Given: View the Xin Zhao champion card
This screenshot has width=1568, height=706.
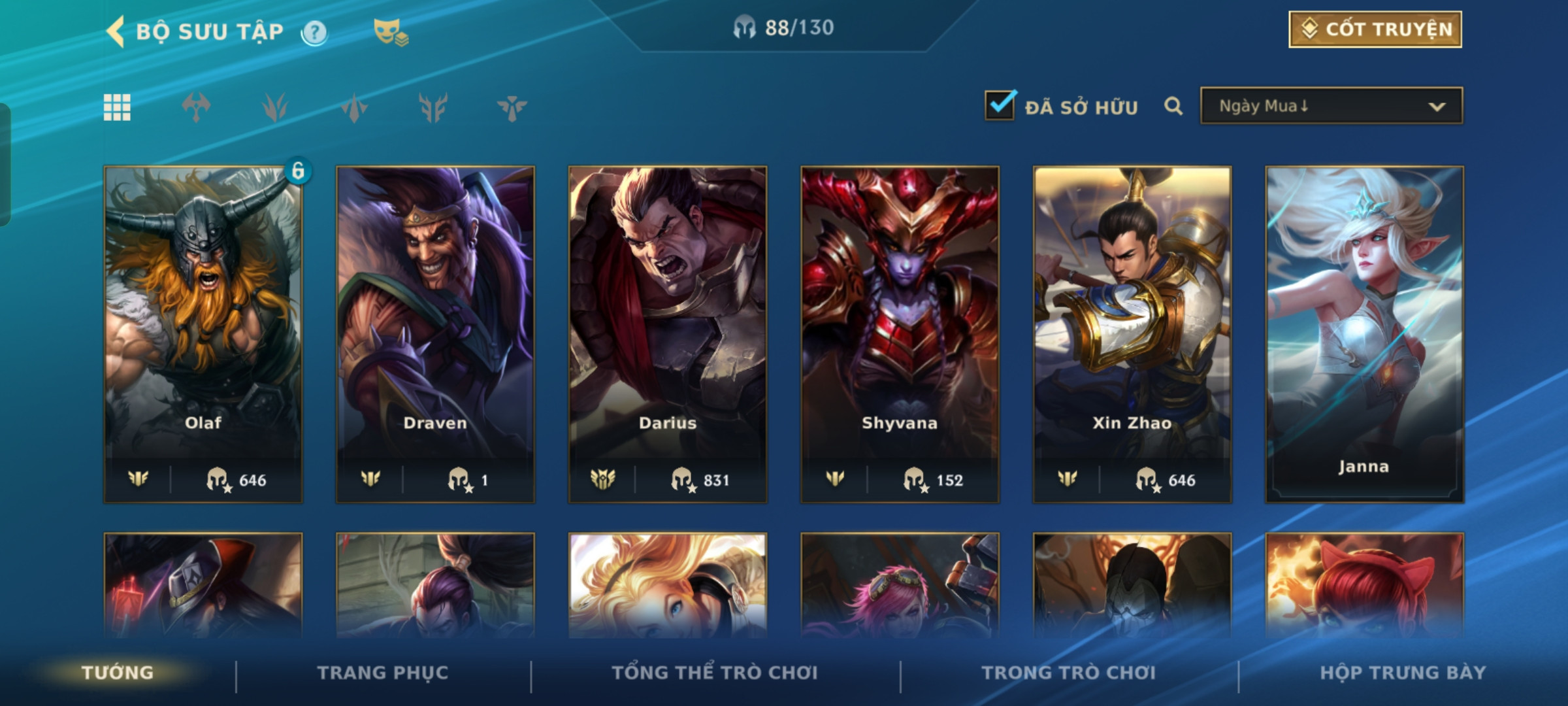Looking at the screenshot, I should (1132, 333).
